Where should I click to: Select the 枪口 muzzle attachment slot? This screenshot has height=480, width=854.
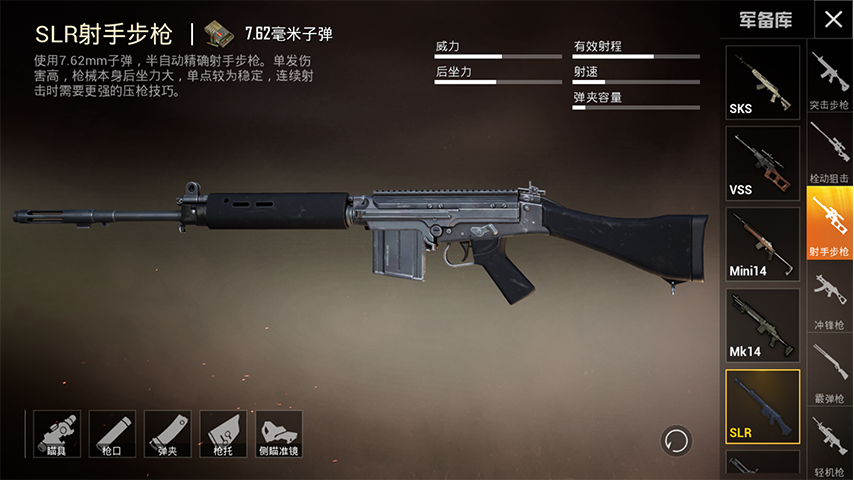coord(113,434)
